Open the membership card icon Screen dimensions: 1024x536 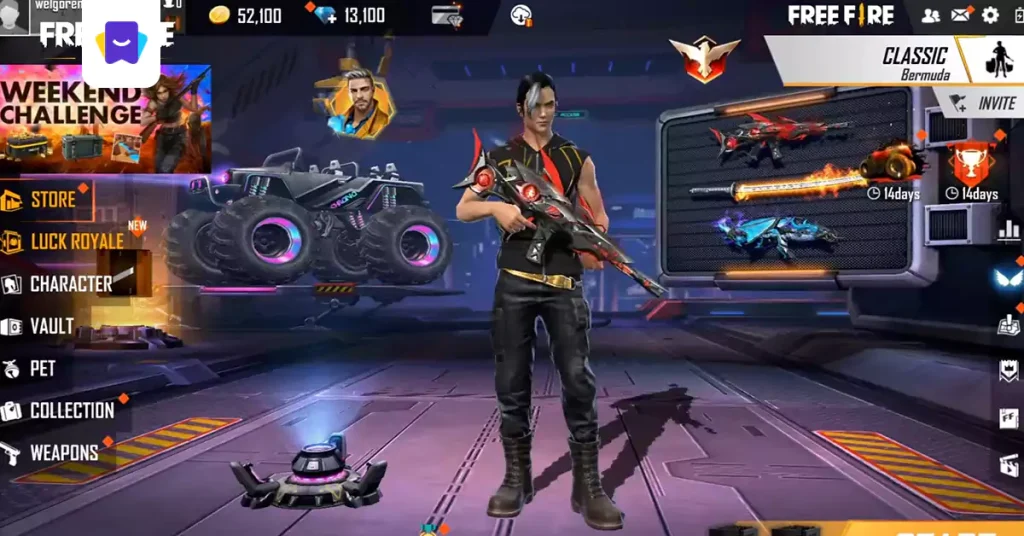(446, 16)
